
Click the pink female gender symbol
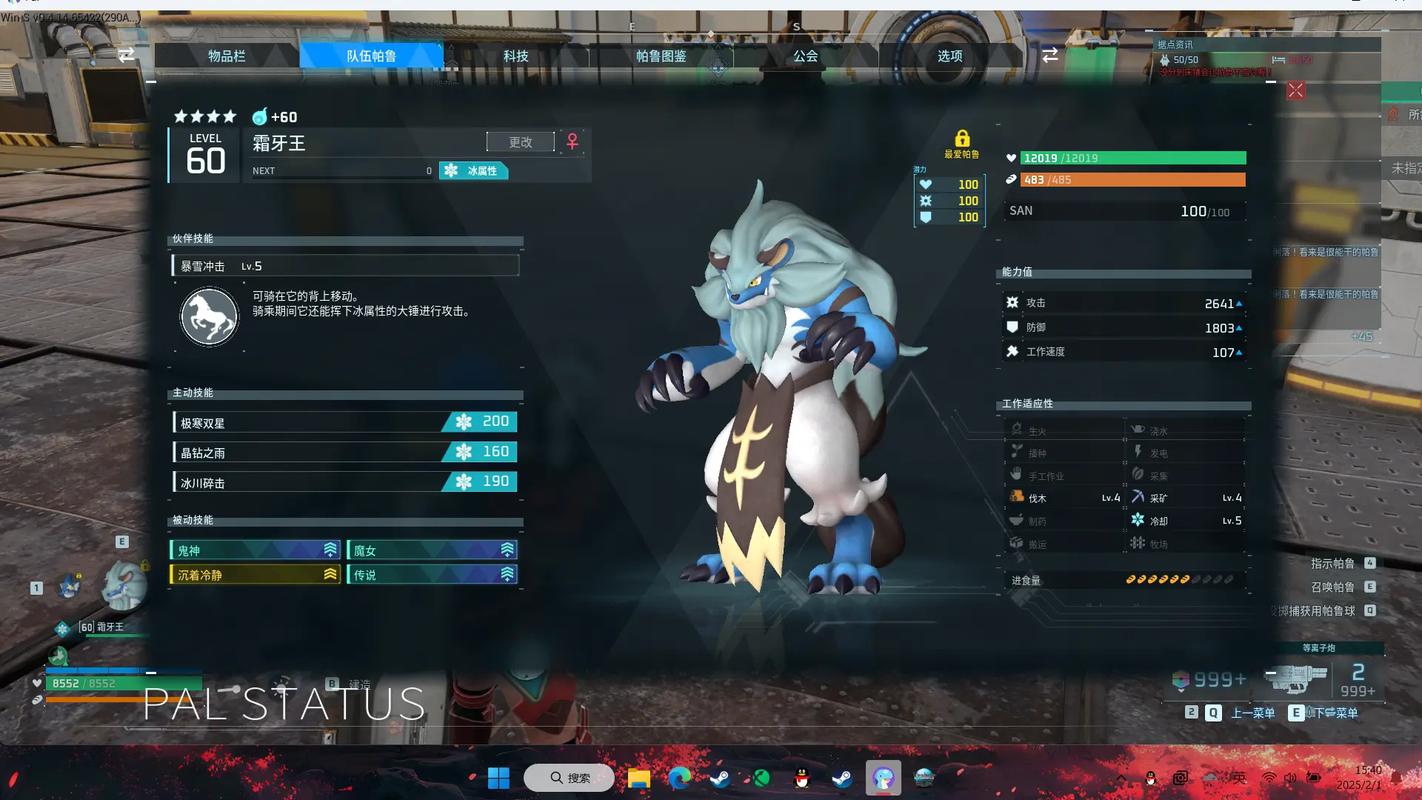coord(571,142)
